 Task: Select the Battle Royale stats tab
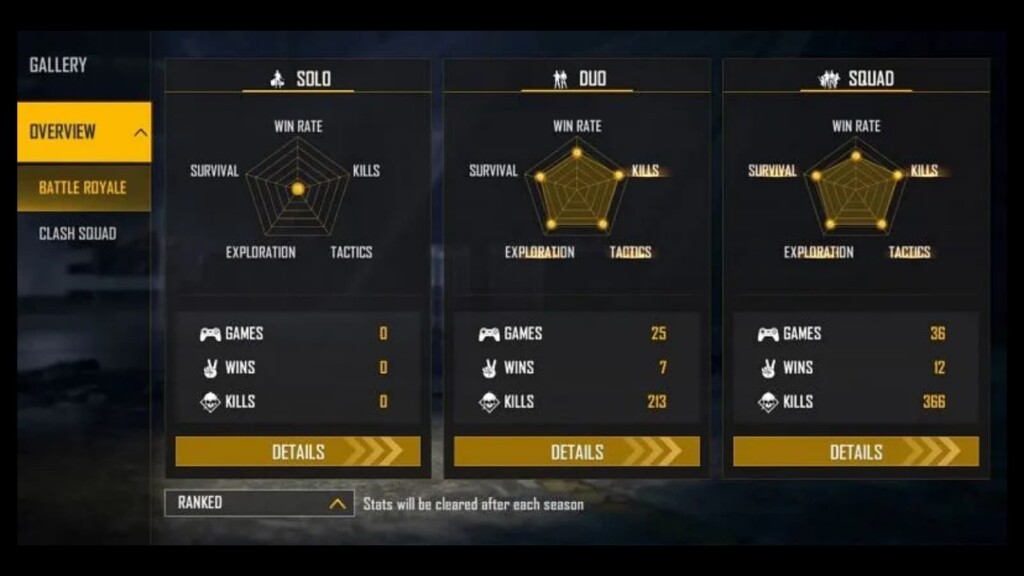click(x=83, y=188)
